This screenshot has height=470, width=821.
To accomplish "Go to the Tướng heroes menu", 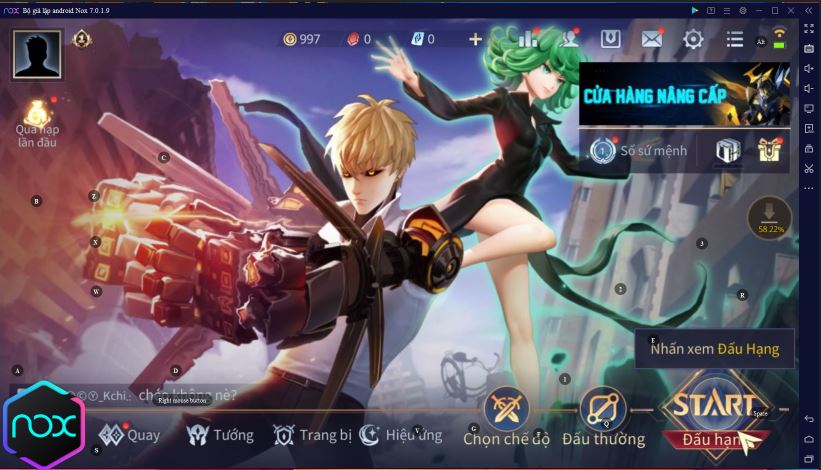I will [221, 435].
